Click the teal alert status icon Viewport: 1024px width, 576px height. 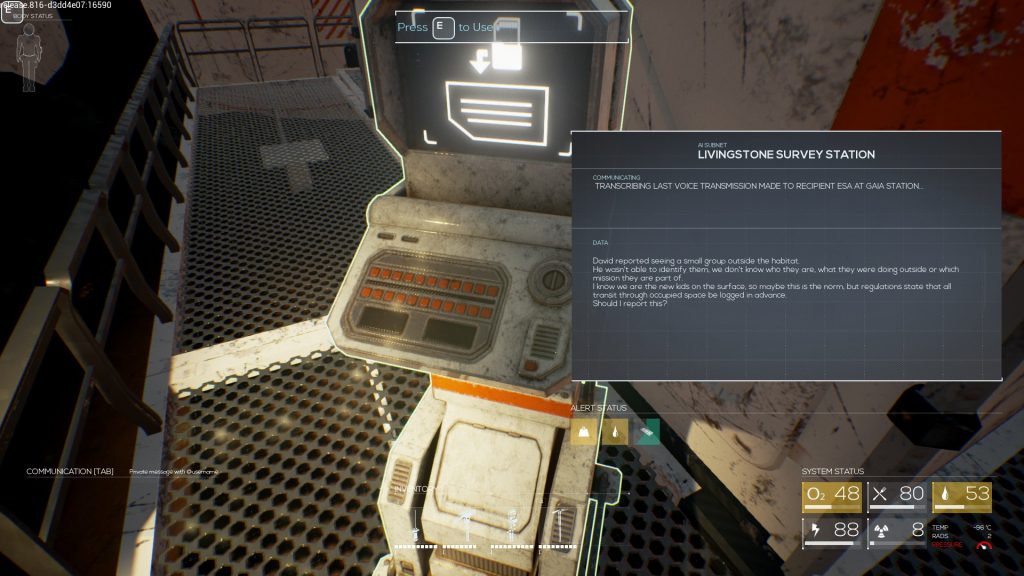tap(648, 431)
